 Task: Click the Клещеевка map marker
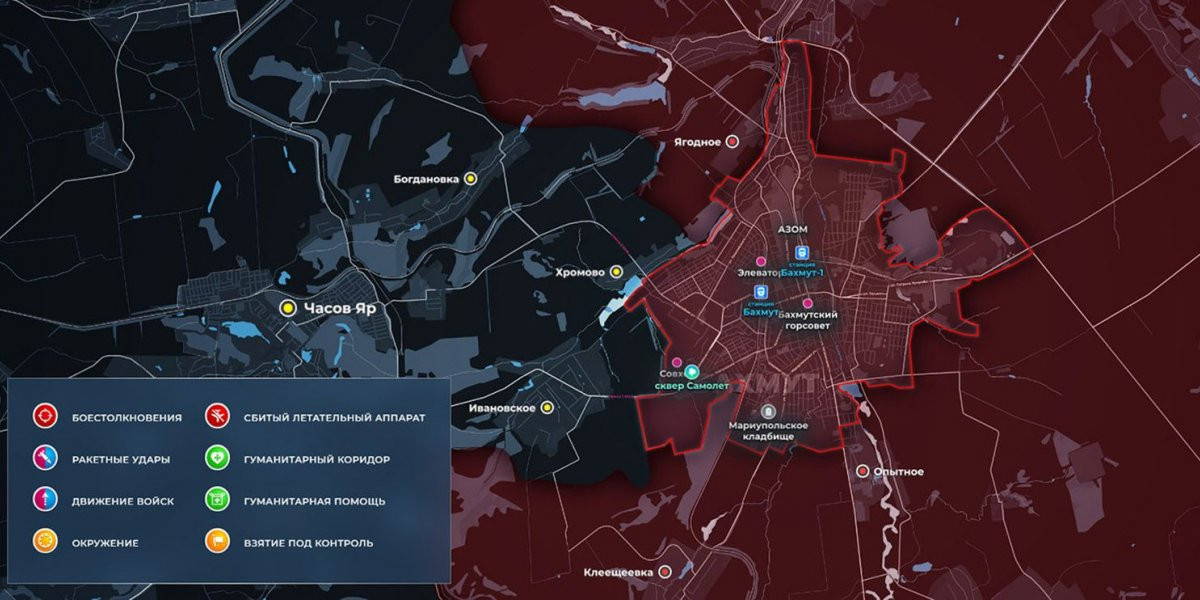pos(665,572)
